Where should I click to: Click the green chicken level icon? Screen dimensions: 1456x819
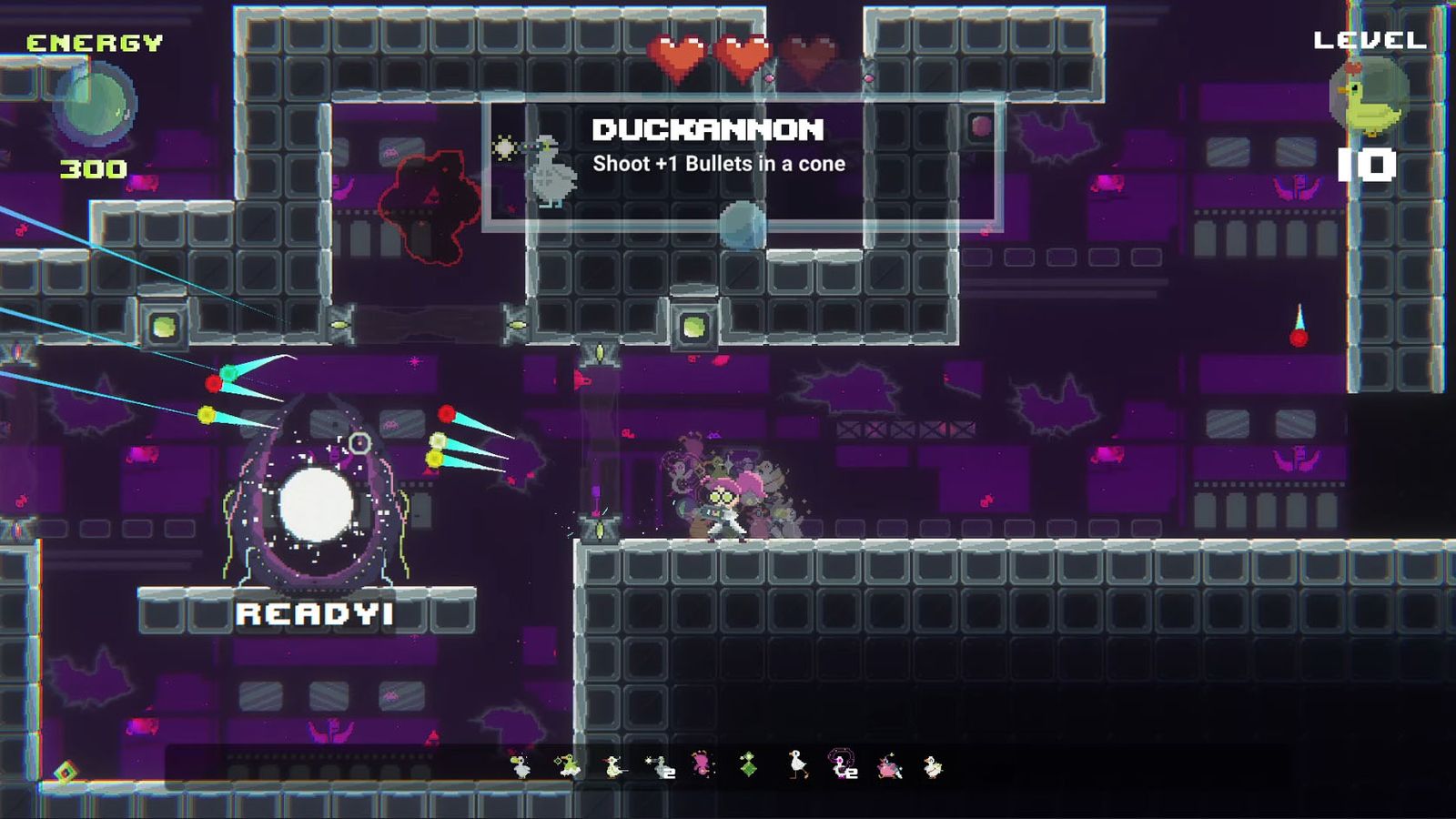[1370, 97]
